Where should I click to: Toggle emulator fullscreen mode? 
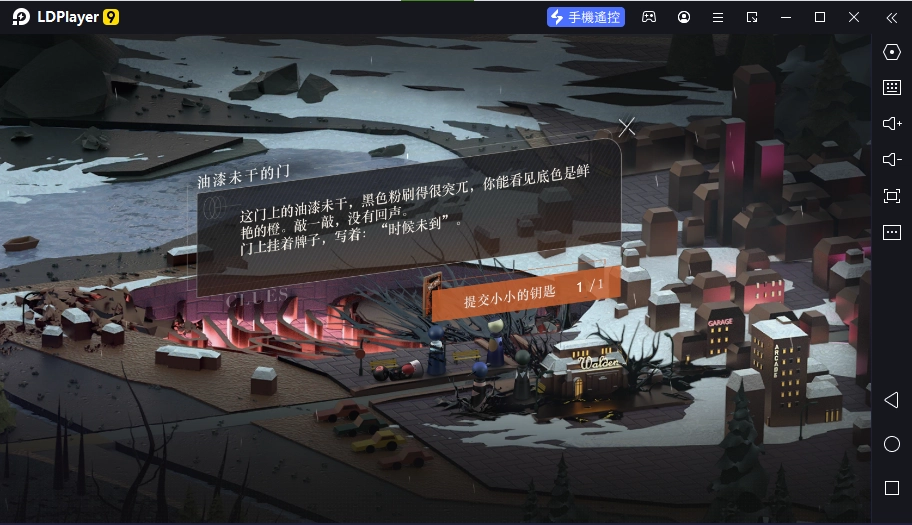(892, 196)
